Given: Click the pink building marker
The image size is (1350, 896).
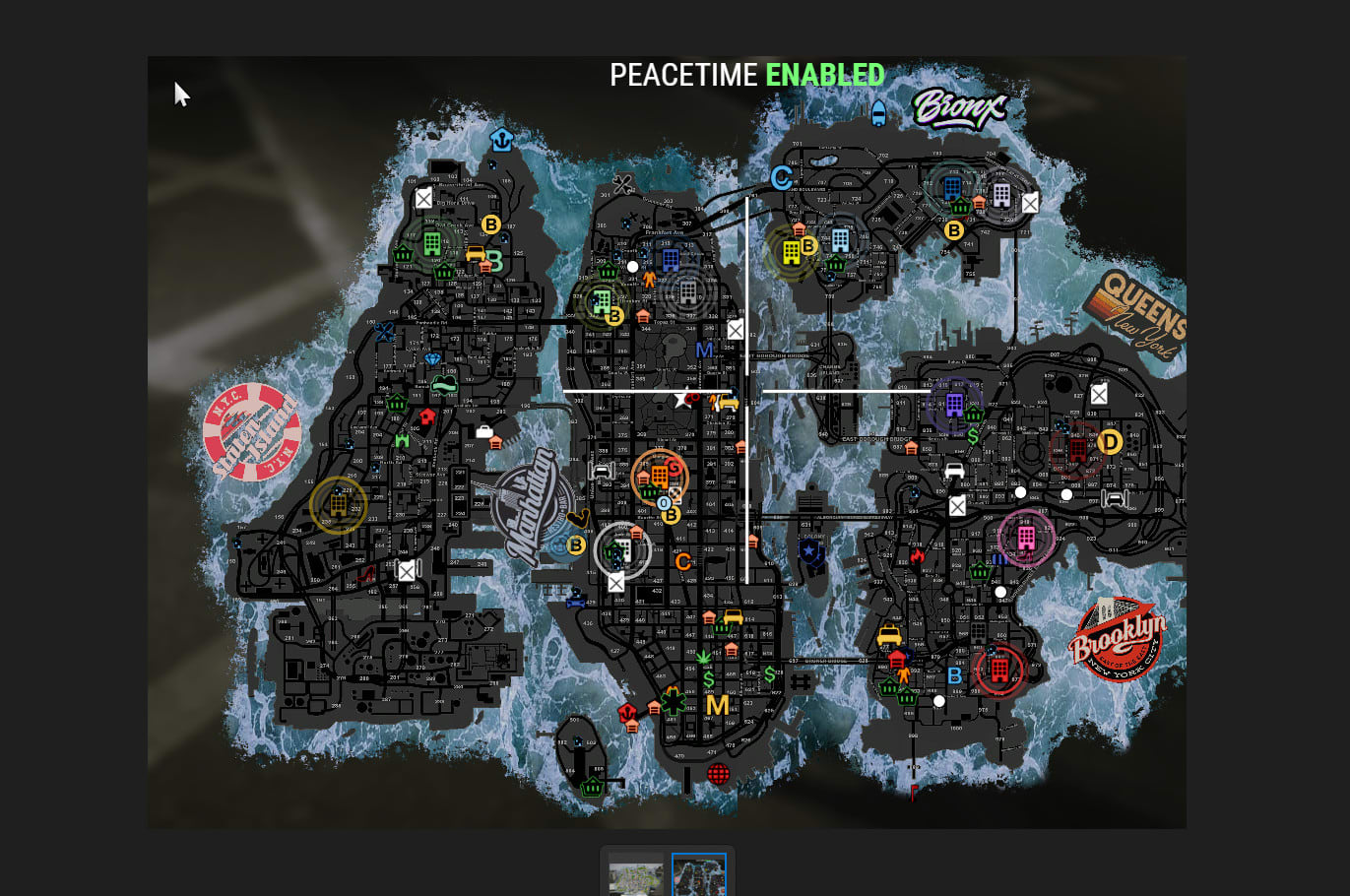Looking at the screenshot, I should point(1026,538).
